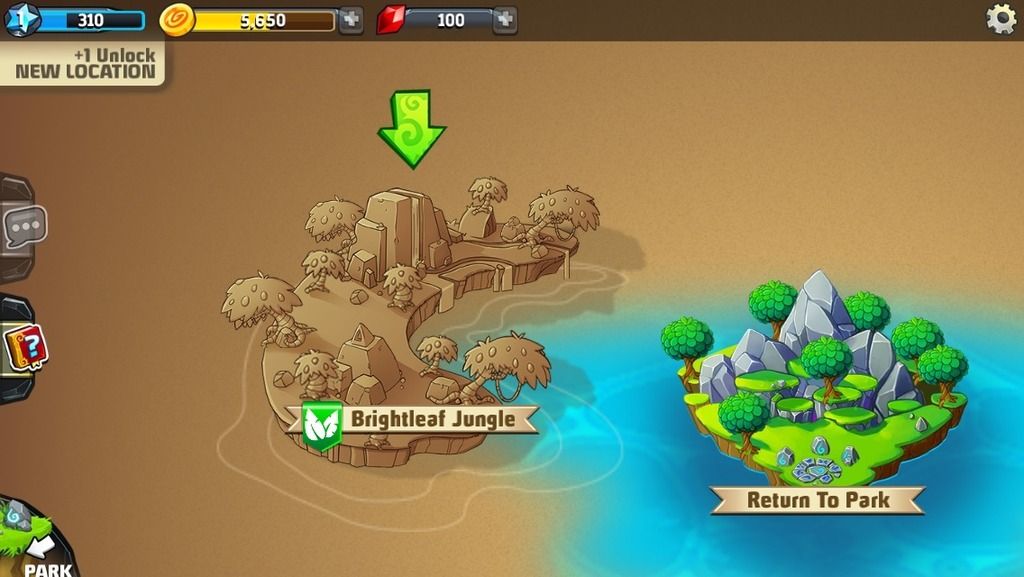The image size is (1024, 577).
Task: Open the settings gear menu
Action: 1000,19
